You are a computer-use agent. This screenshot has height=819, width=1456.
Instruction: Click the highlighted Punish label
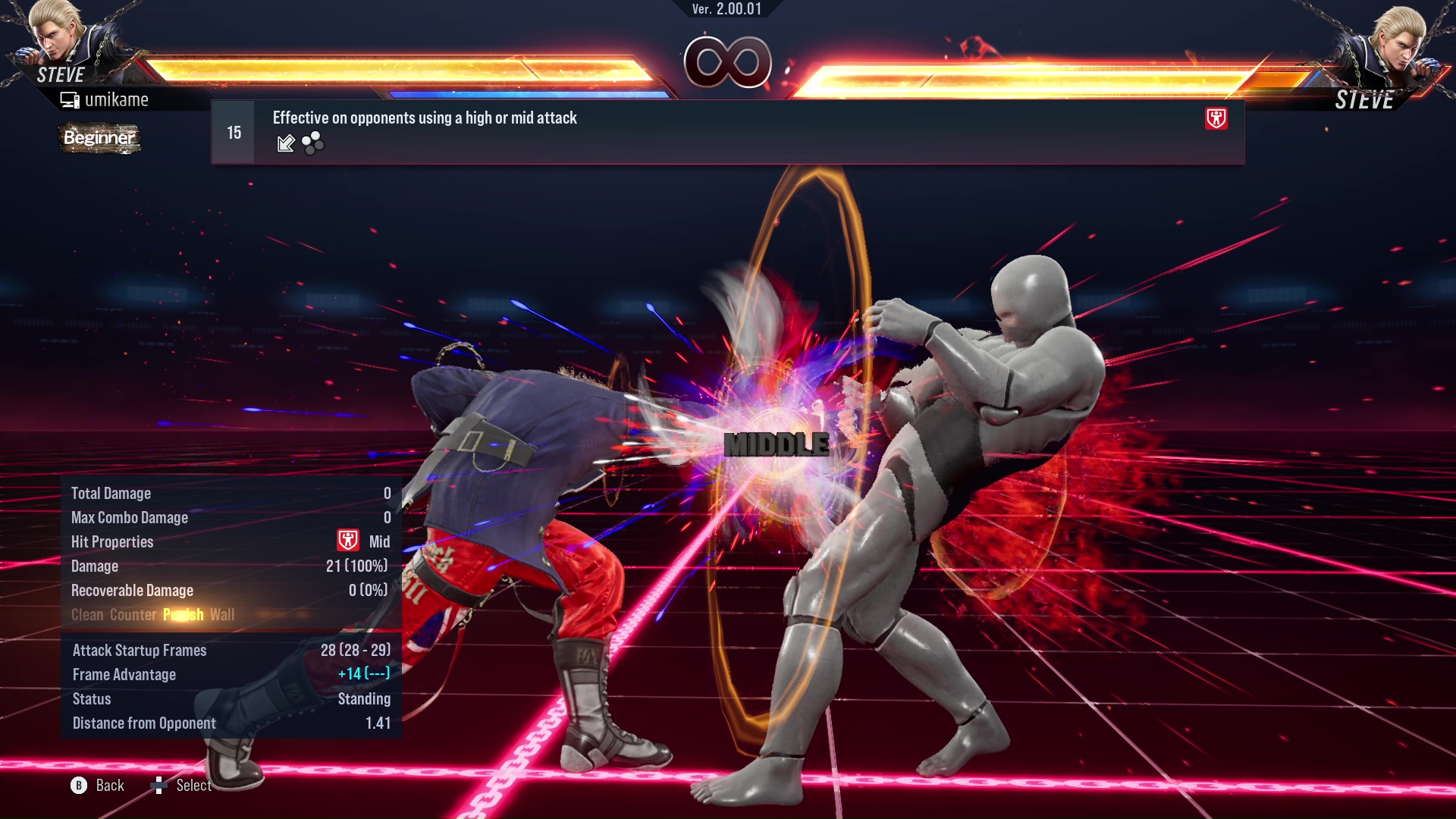182,615
